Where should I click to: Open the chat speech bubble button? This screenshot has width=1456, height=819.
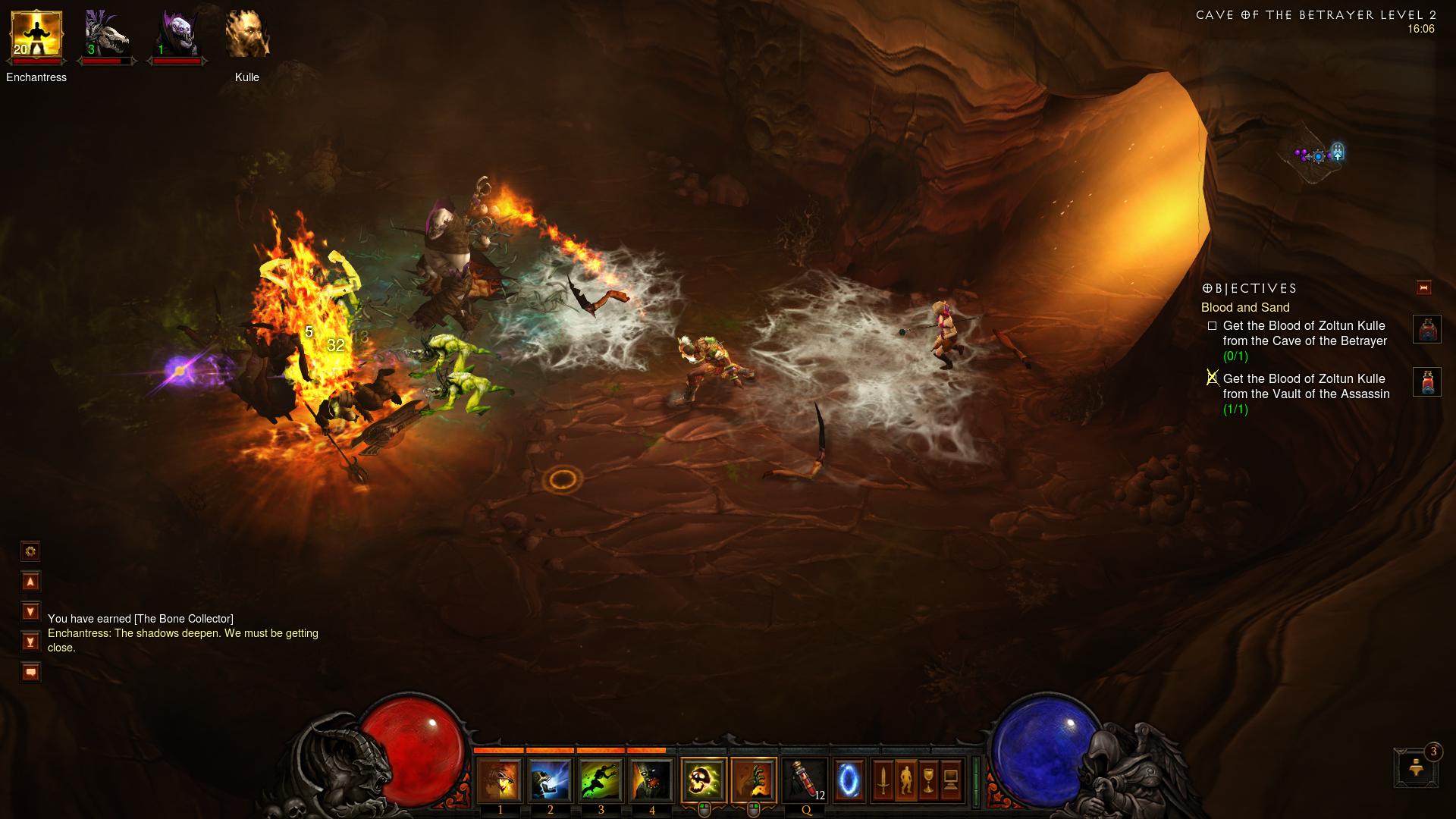click(30, 672)
